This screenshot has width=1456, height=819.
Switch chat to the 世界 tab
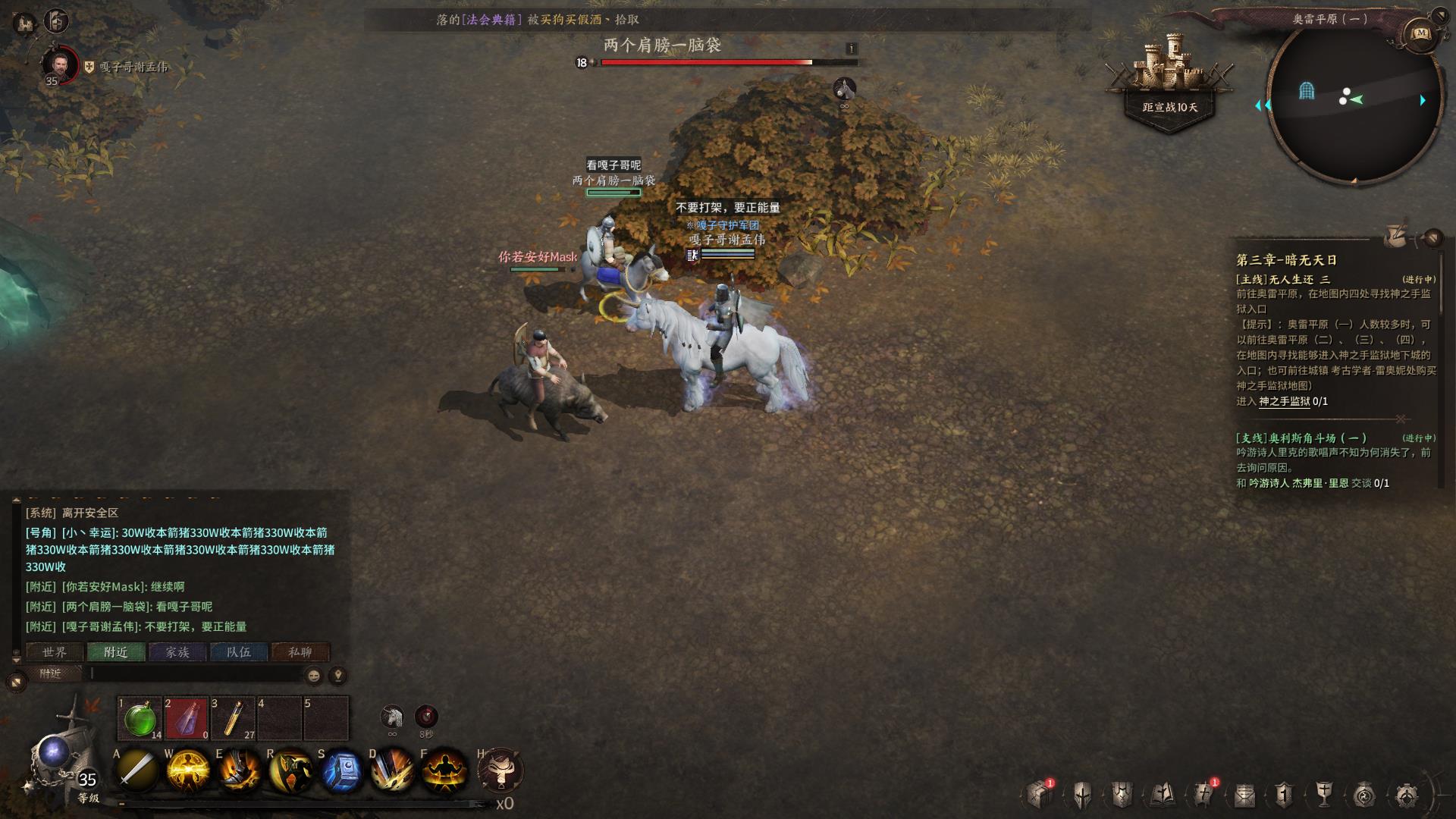tap(55, 652)
